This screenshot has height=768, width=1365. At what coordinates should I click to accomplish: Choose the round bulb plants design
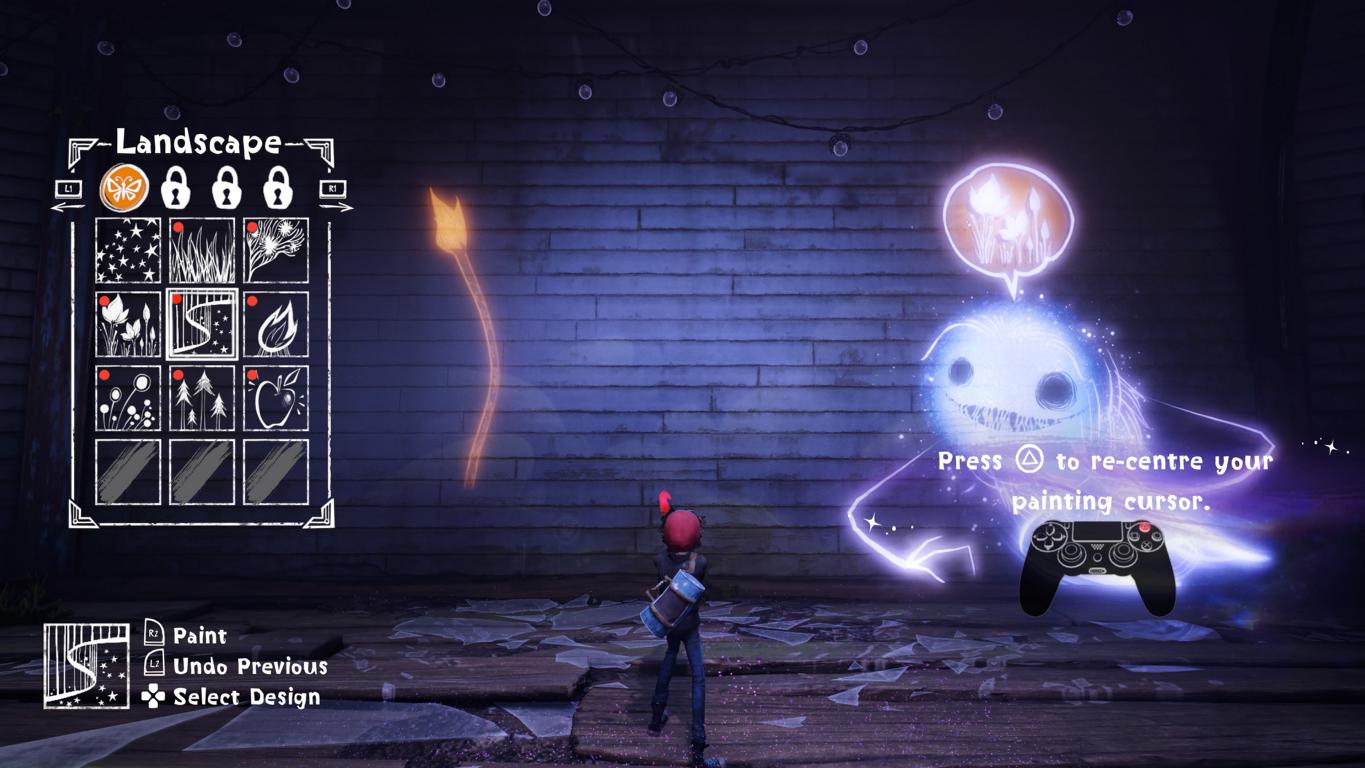[128, 398]
